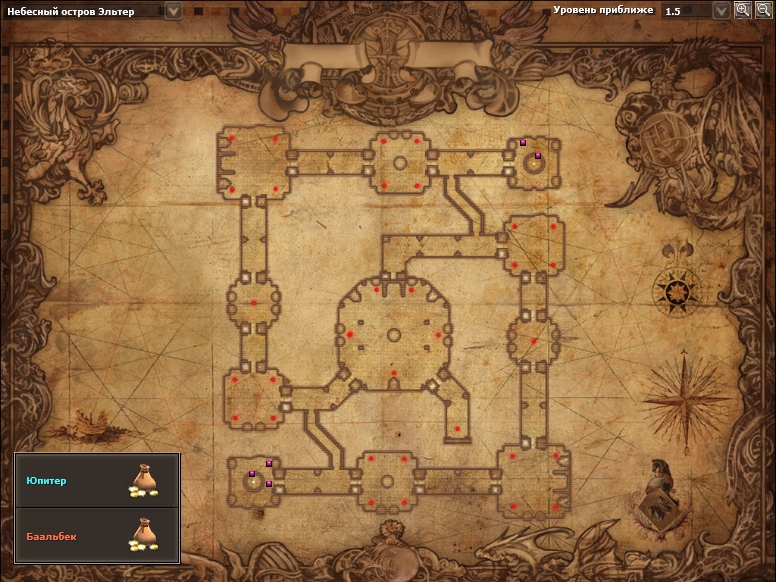776x582 pixels.
Task: Click the gold bag icon beside Баальбек
Action: 144,535
